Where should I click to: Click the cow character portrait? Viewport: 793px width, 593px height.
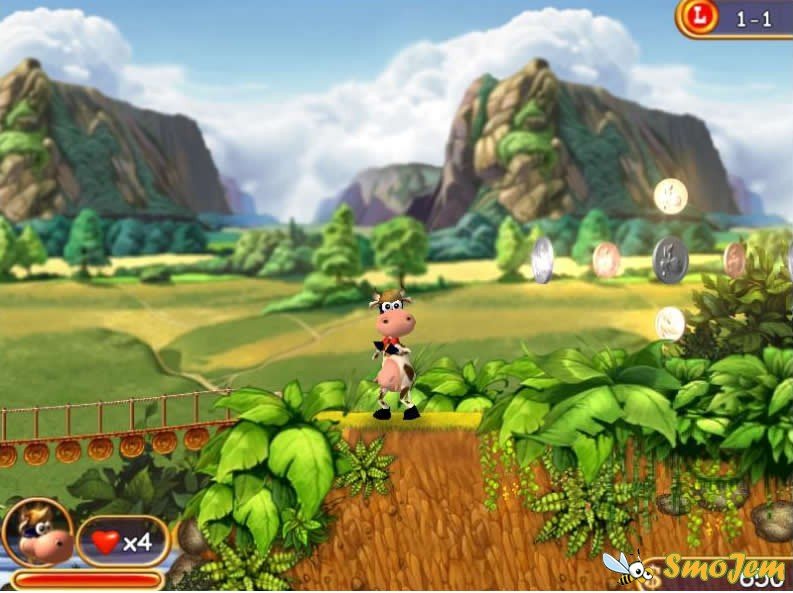tap(37, 532)
